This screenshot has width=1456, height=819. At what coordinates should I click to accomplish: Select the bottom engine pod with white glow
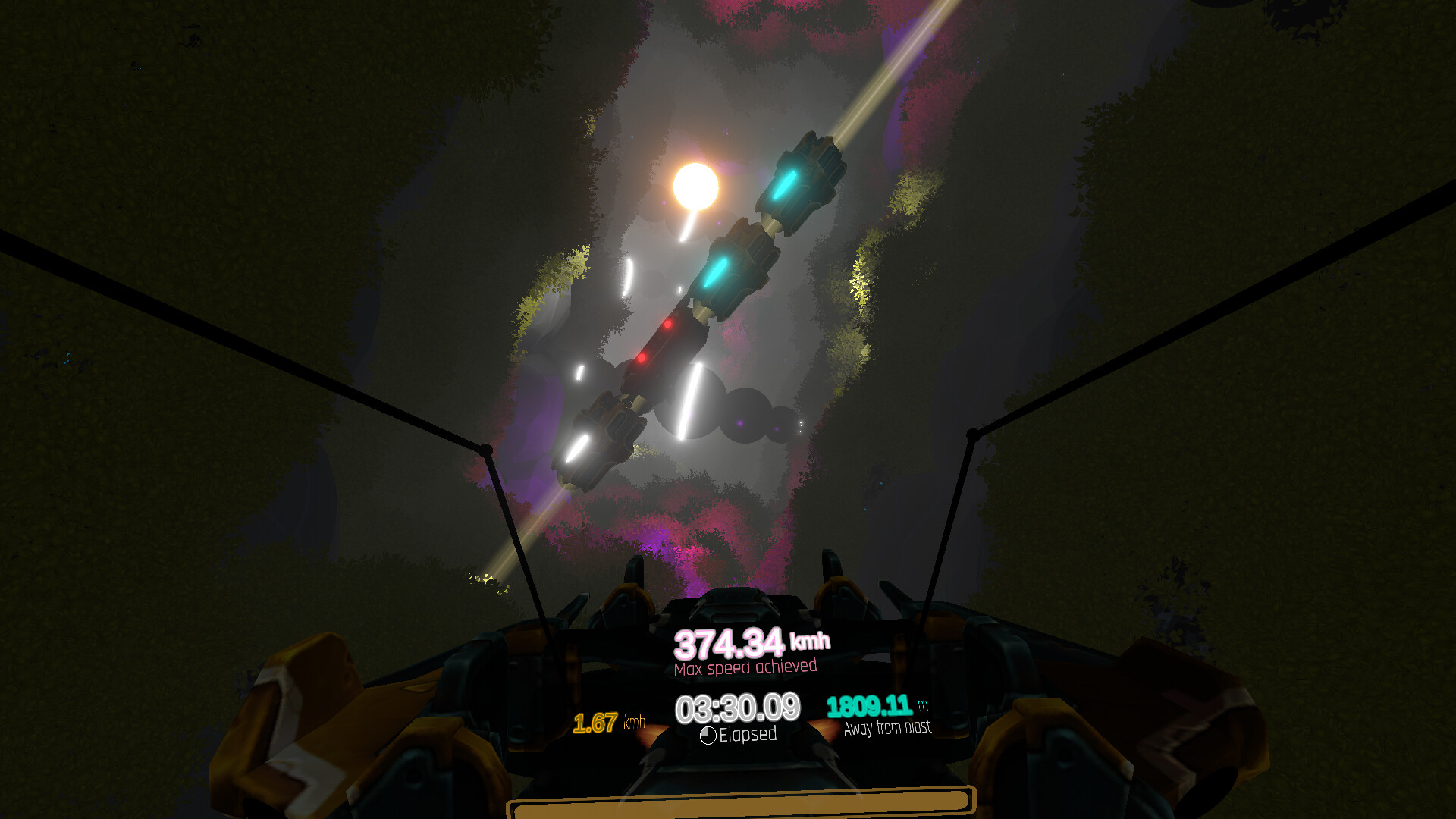pos(599,432)
